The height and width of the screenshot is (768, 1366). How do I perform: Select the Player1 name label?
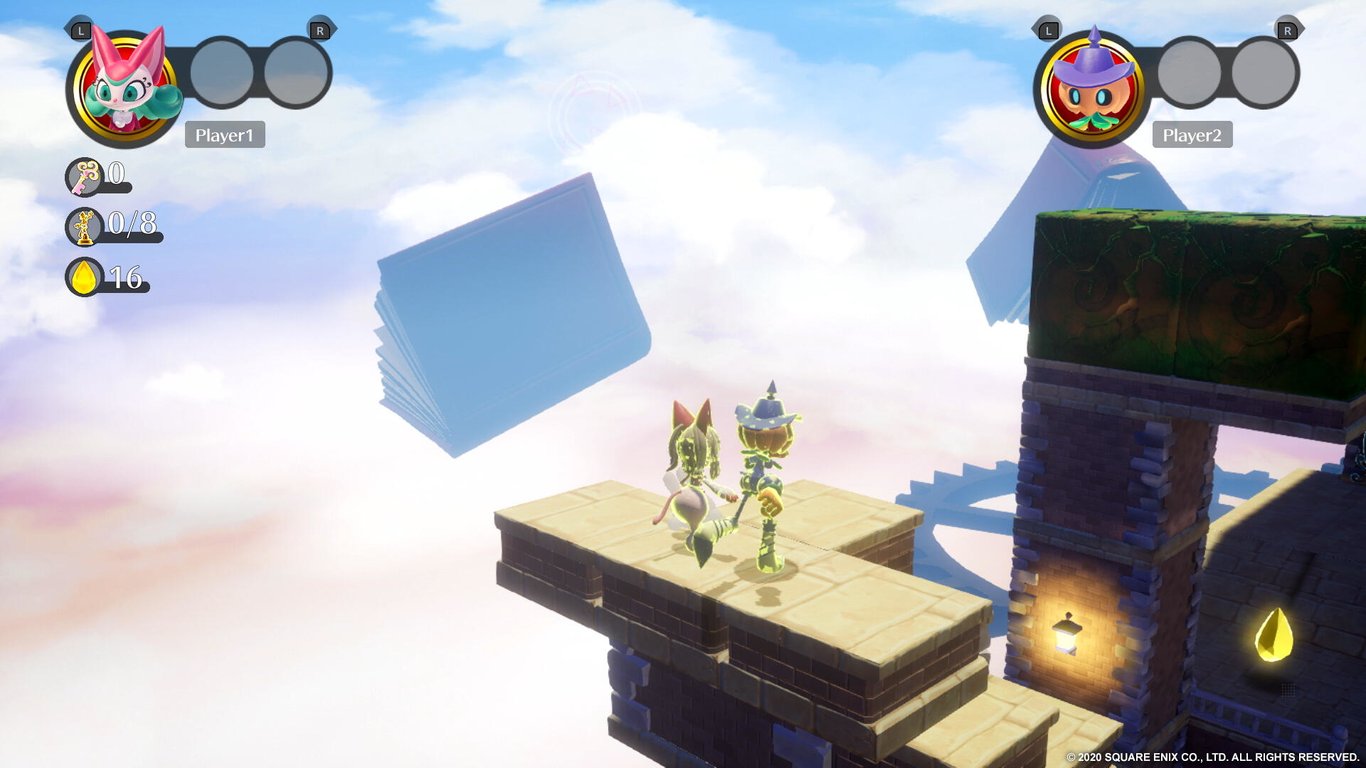(225, 134)
